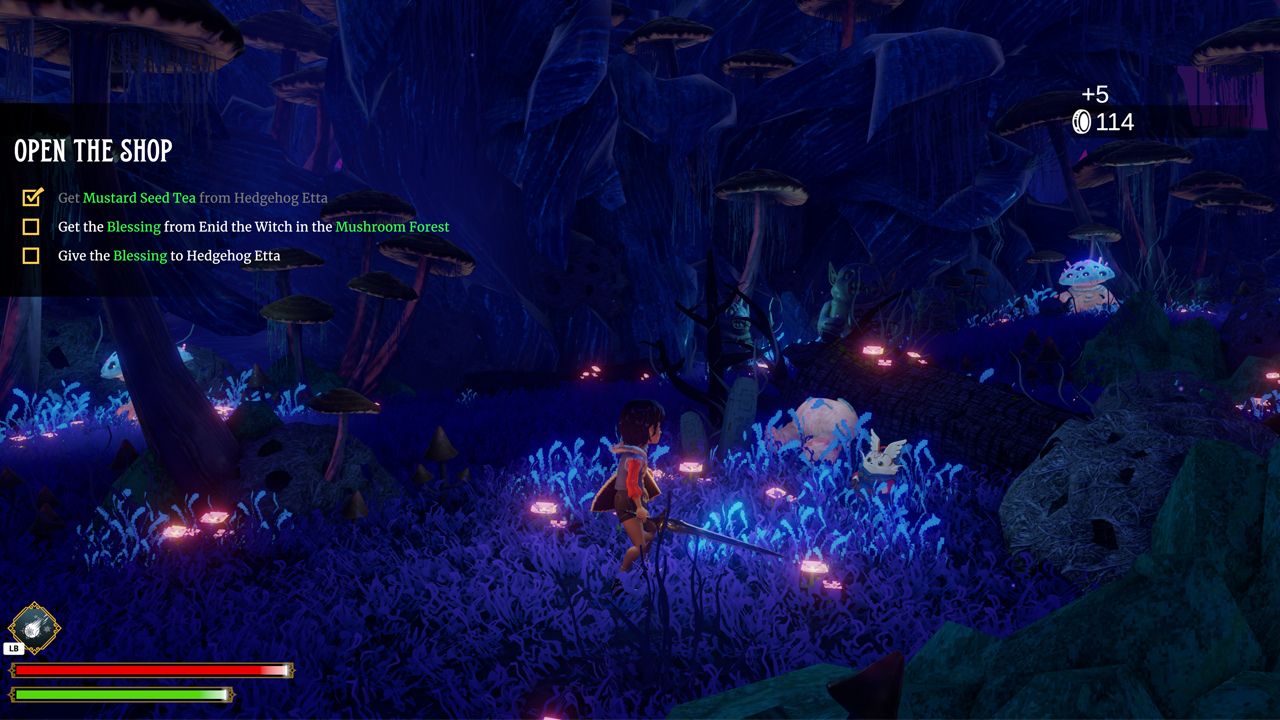Click the white rabbit creature in the grass

pyautogui.click(x=878, y=460)
